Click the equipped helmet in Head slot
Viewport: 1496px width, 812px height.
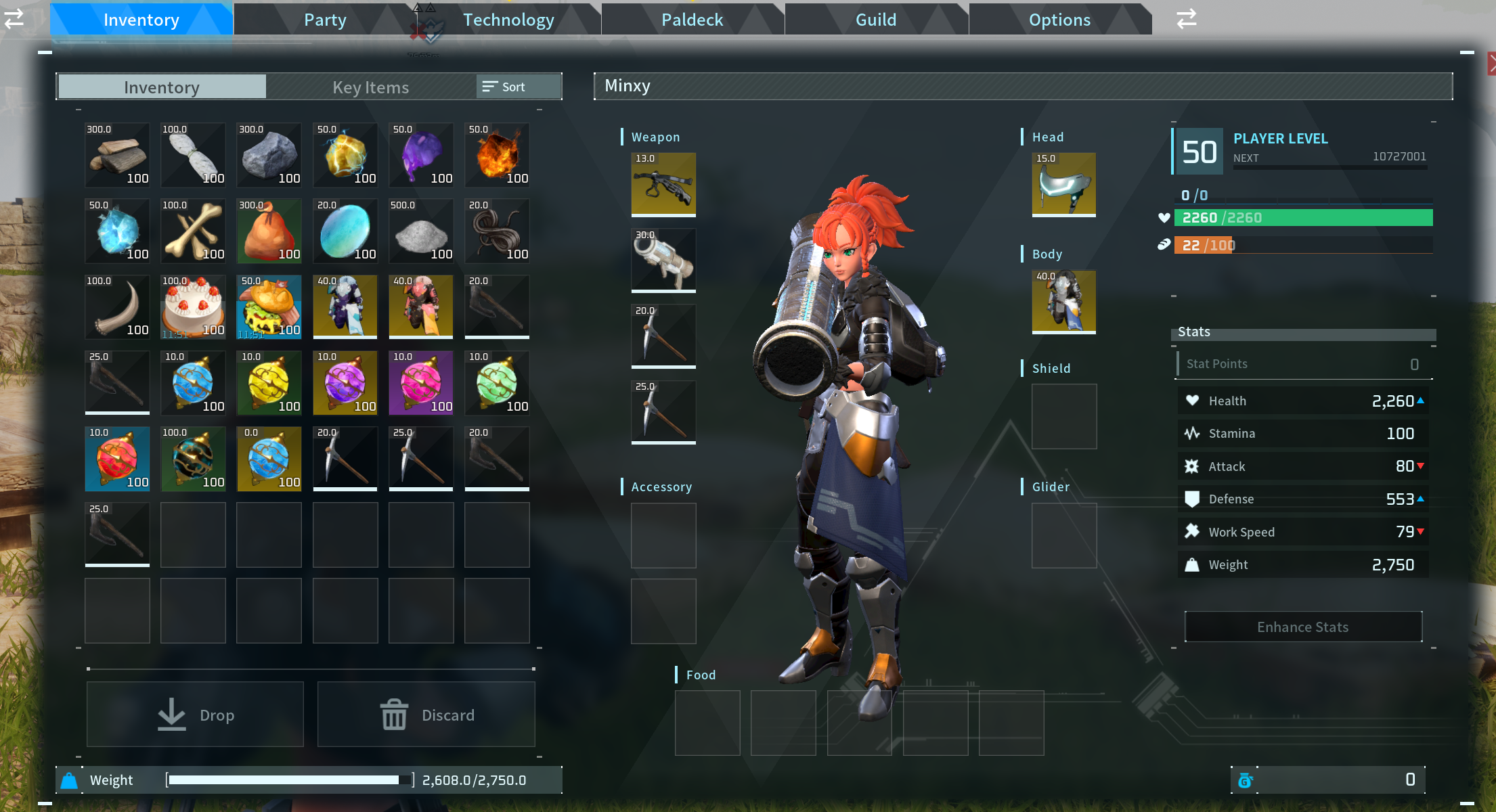1063,184
